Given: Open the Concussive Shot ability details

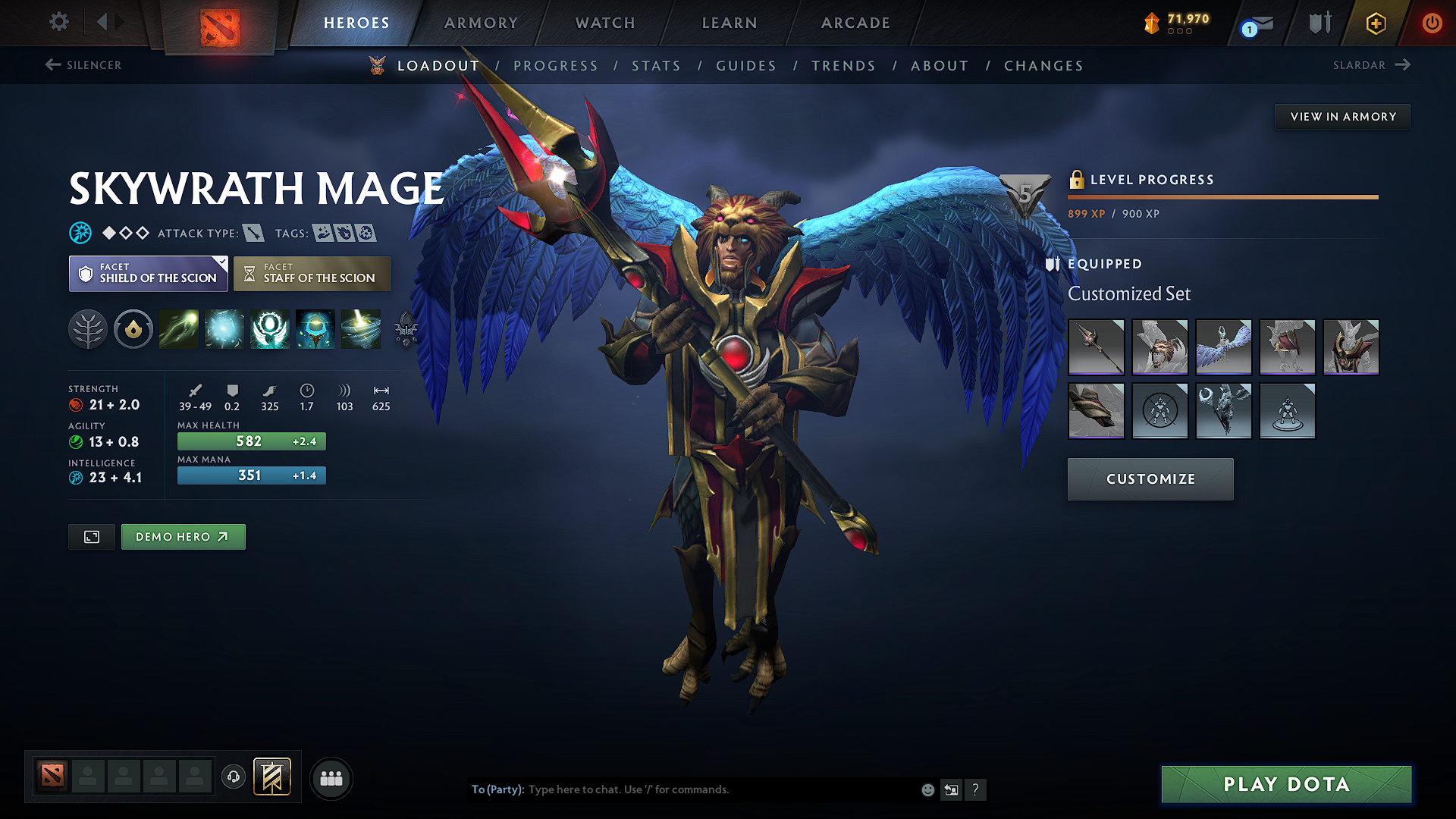Looking at the screenshot, I should tap(224, 329).
